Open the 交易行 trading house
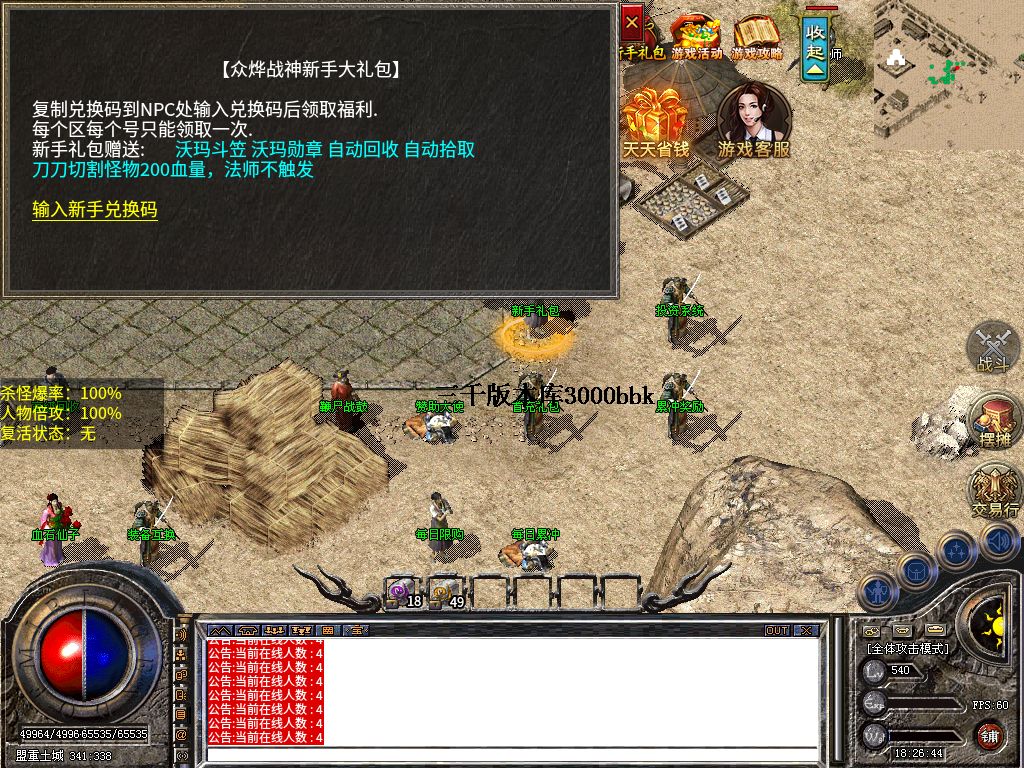The width and height of the screenshot is (1024, 768). tap(994, 490)
